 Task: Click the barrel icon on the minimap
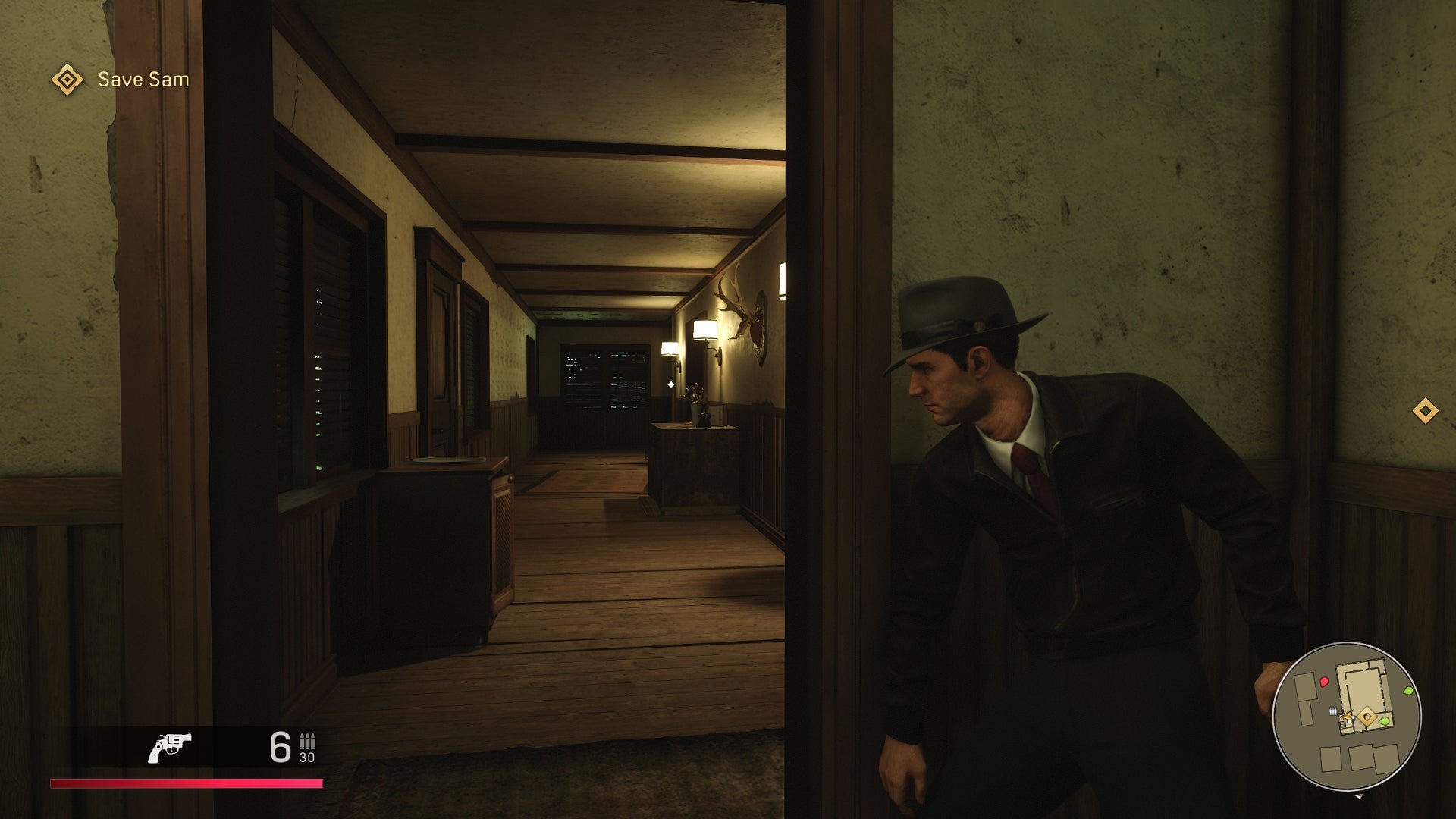click(1333, 711)
